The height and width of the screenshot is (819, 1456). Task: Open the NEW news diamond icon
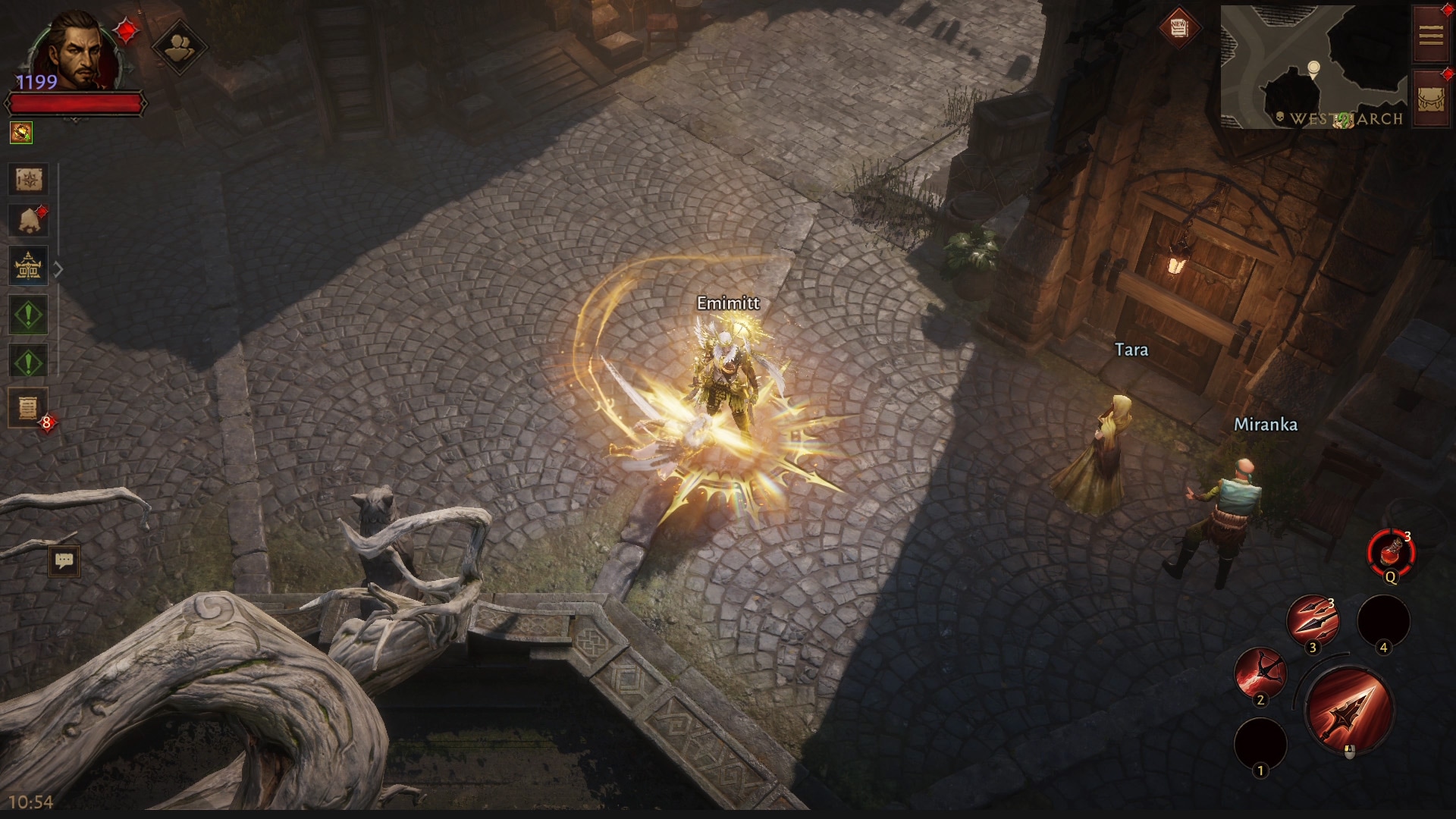tap(1178, 28)
